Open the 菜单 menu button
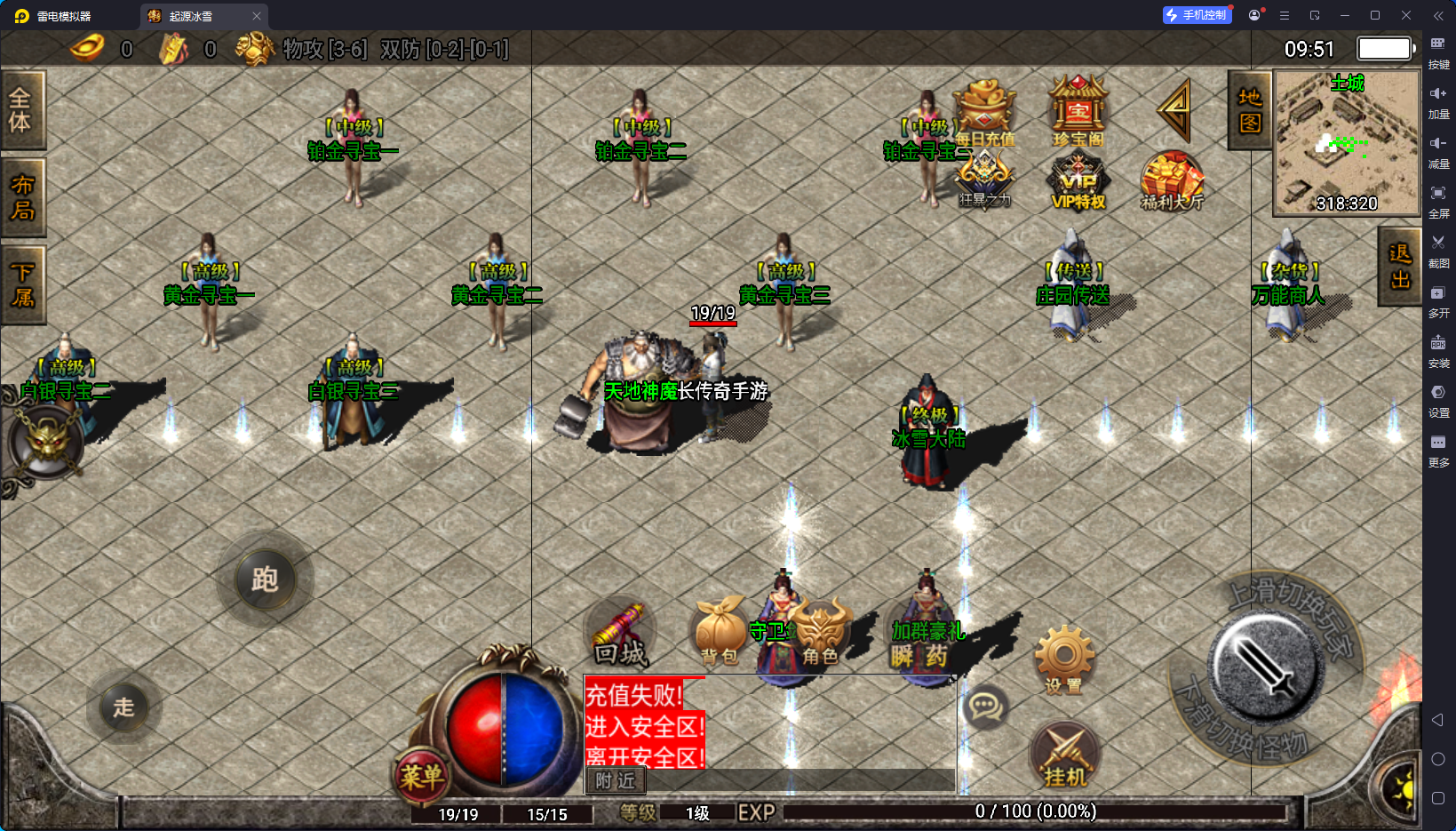 pyautogui.click(x=420, y=777)
